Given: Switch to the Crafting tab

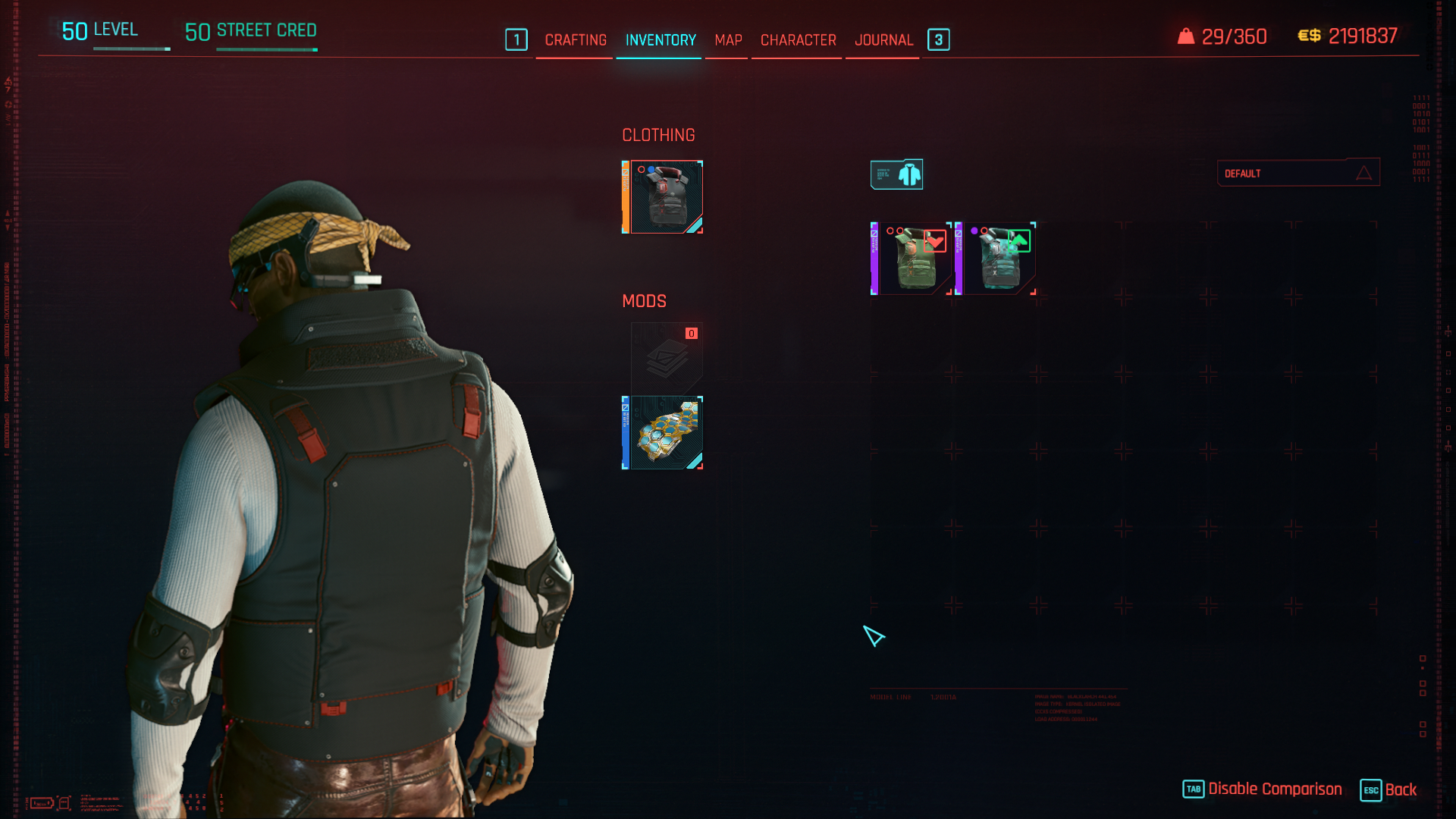Looking at the screenshot, I should (x=576, y=40).
